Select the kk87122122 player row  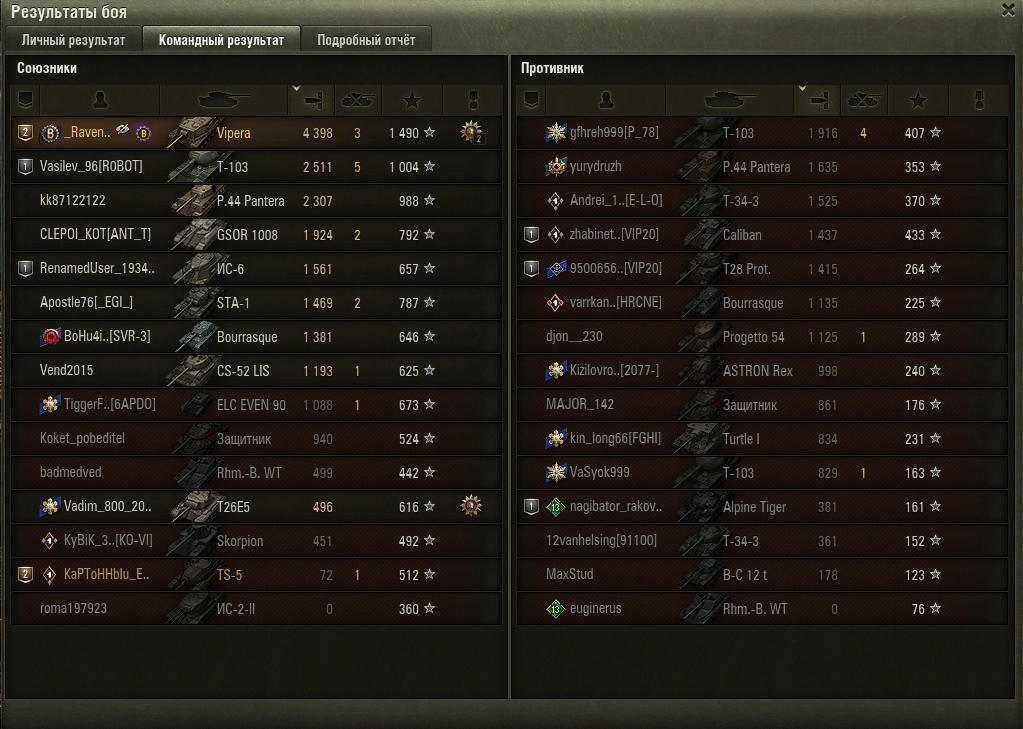(73, 201)
